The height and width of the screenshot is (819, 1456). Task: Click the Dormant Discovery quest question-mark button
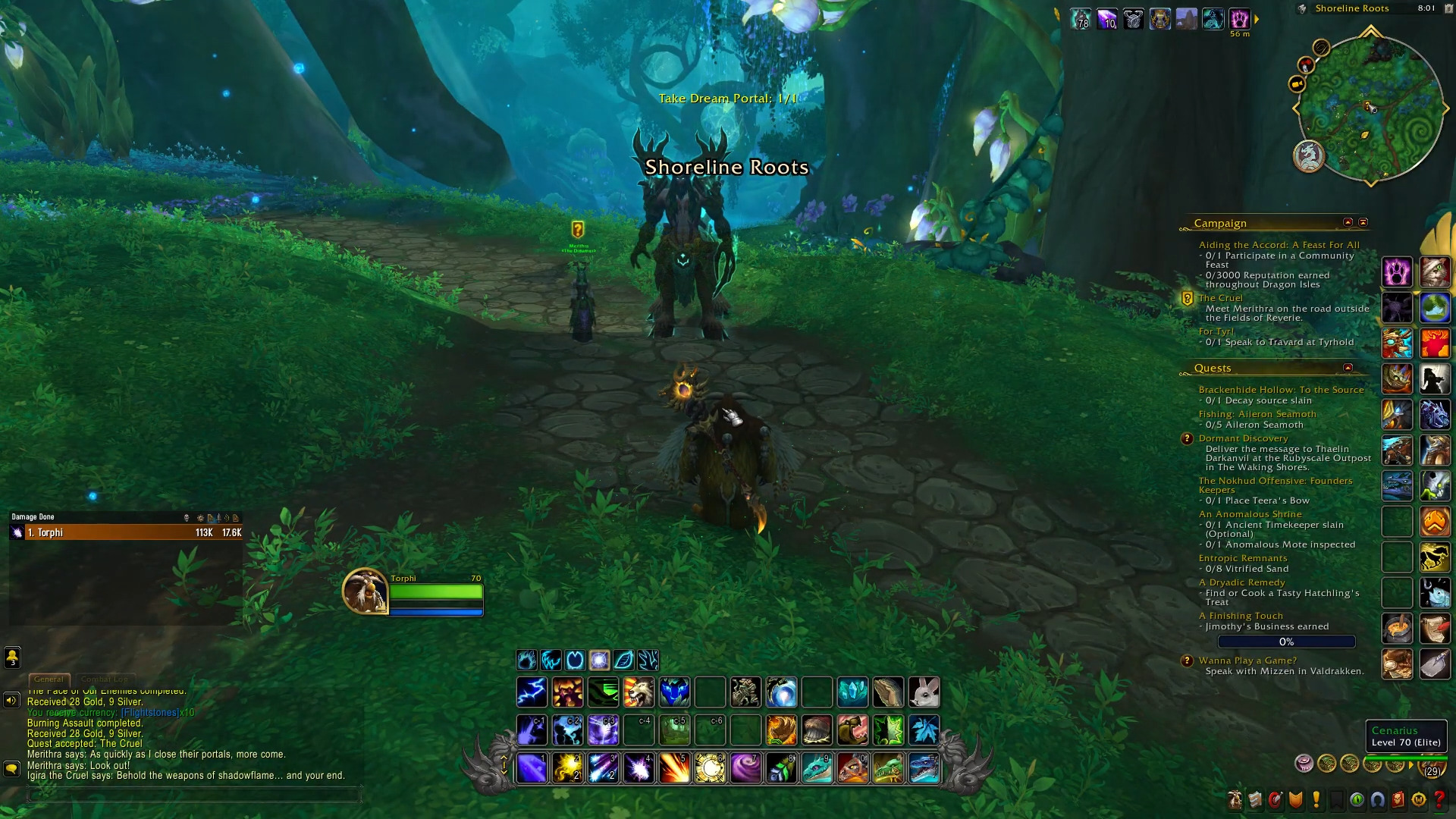point(1187,439)
